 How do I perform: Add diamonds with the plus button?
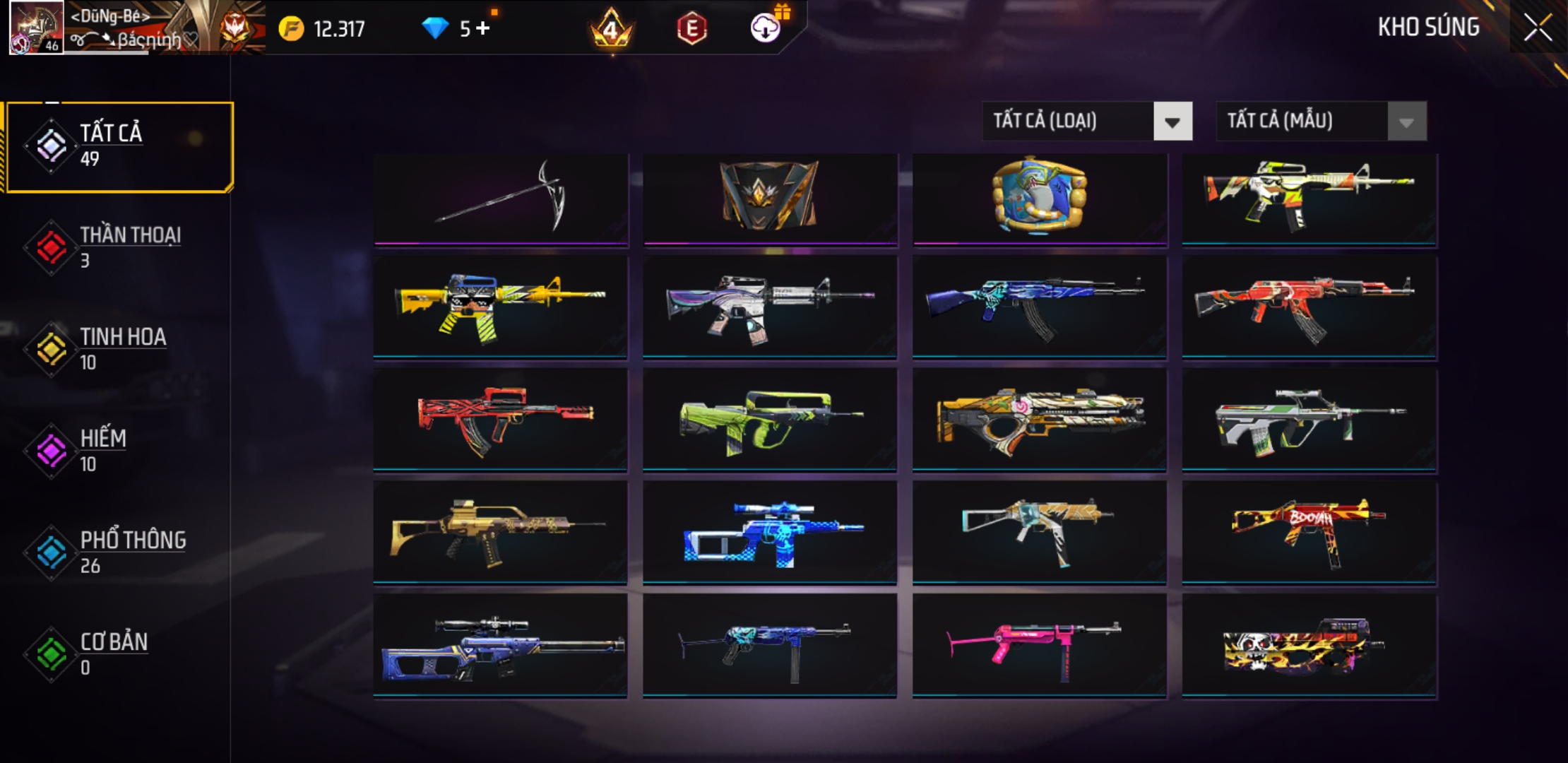tap(483, 28)
